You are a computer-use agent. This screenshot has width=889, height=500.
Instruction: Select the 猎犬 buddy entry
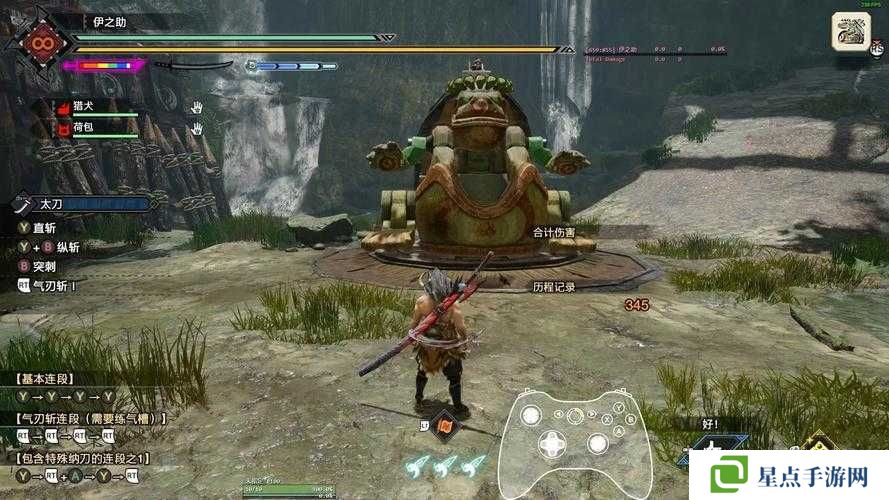(x=87, y=106)
